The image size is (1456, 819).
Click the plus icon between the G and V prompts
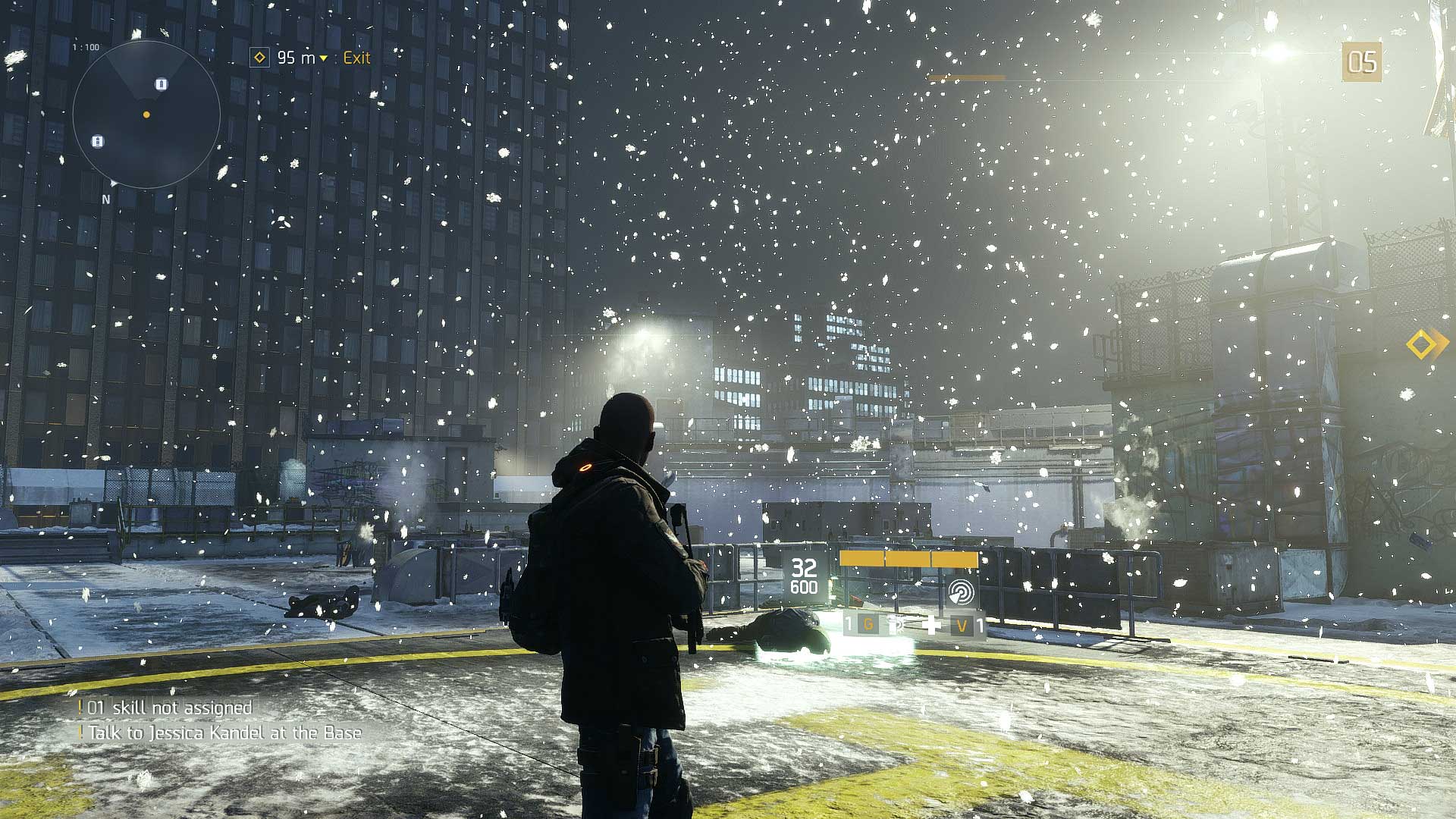tap(931, 623)
